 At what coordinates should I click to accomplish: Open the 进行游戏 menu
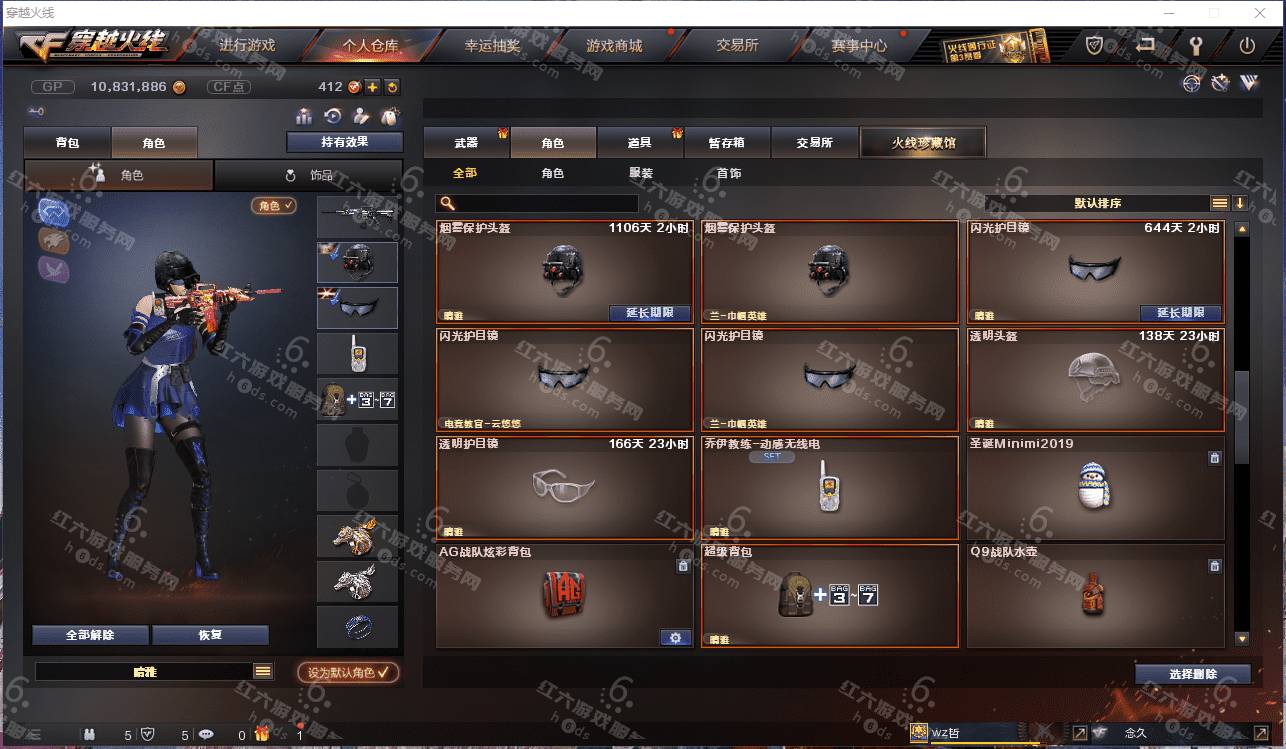tap(246, 45)
